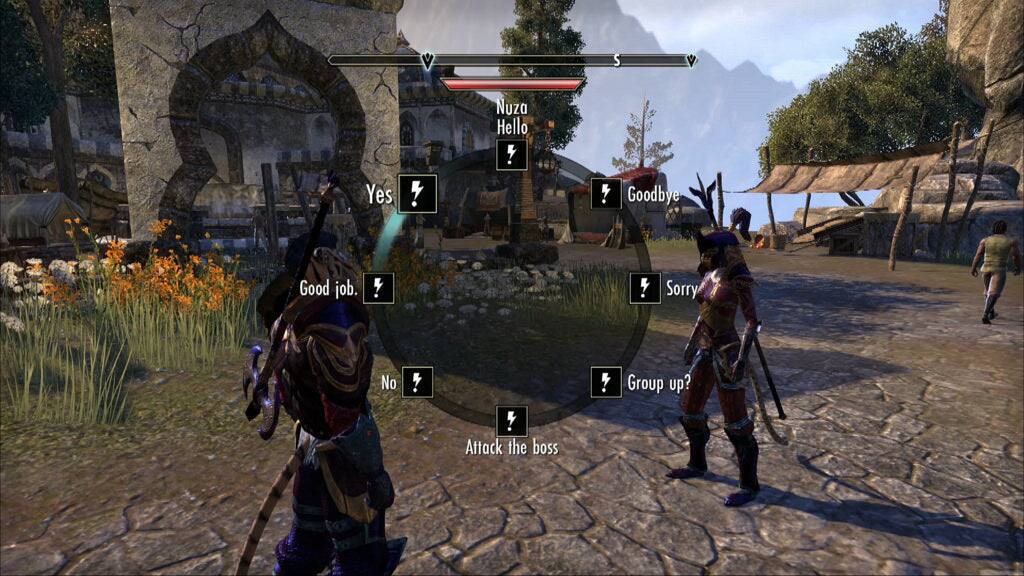This screenshot has height=576, width=1024.
Task: Select the Attack the boss option
Action: 511,420
